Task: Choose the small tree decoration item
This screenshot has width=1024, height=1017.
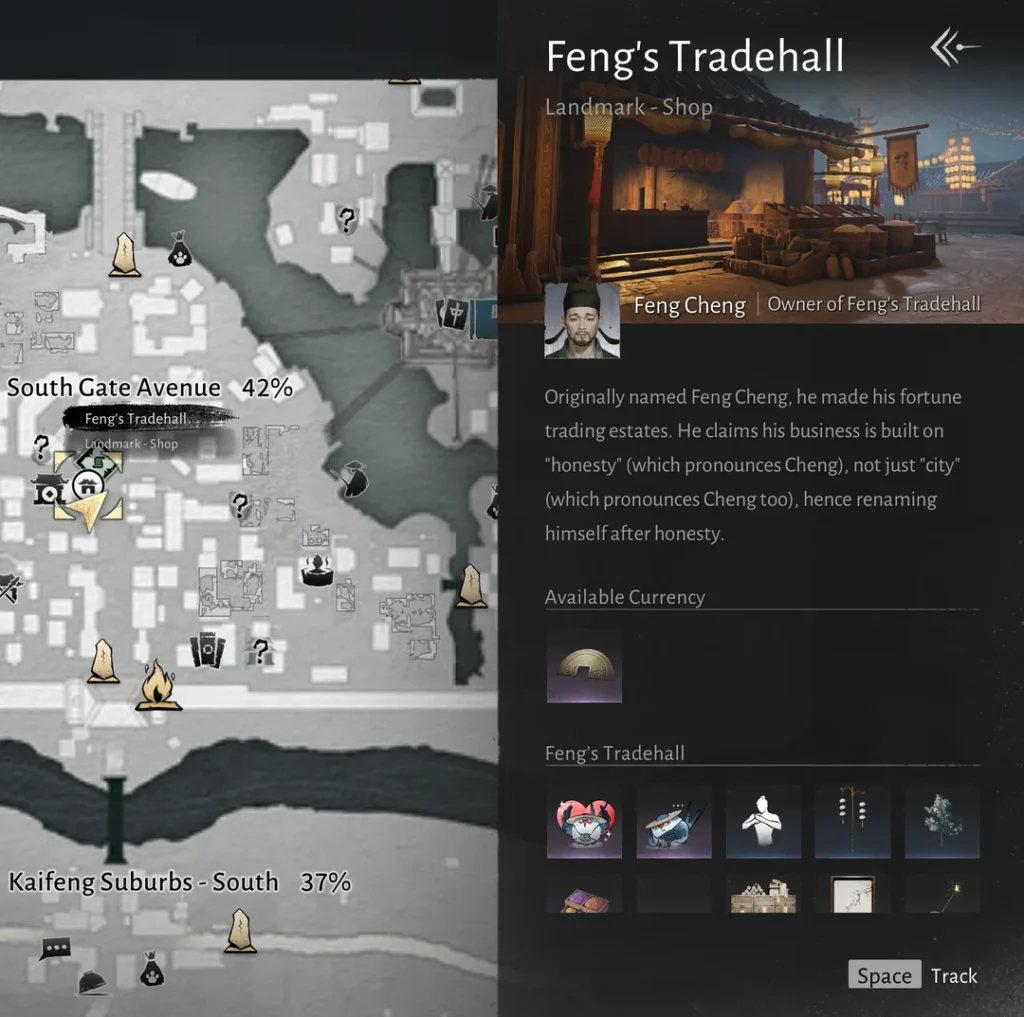Action: click(x=942, y=822)
